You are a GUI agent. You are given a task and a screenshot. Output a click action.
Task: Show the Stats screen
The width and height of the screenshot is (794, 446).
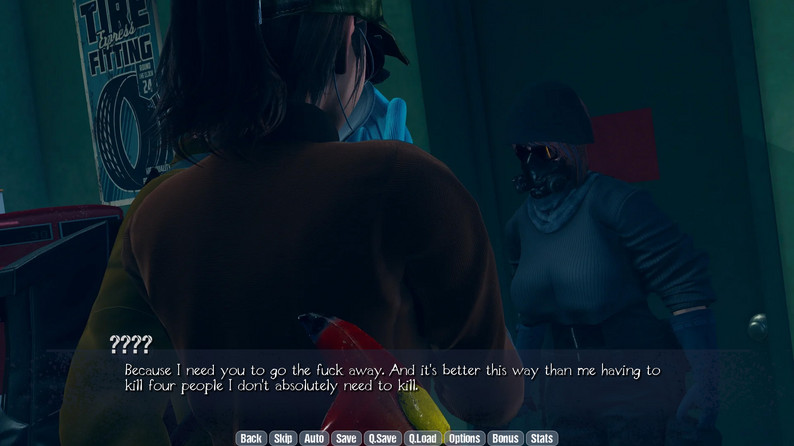click(x=541, y=438)
